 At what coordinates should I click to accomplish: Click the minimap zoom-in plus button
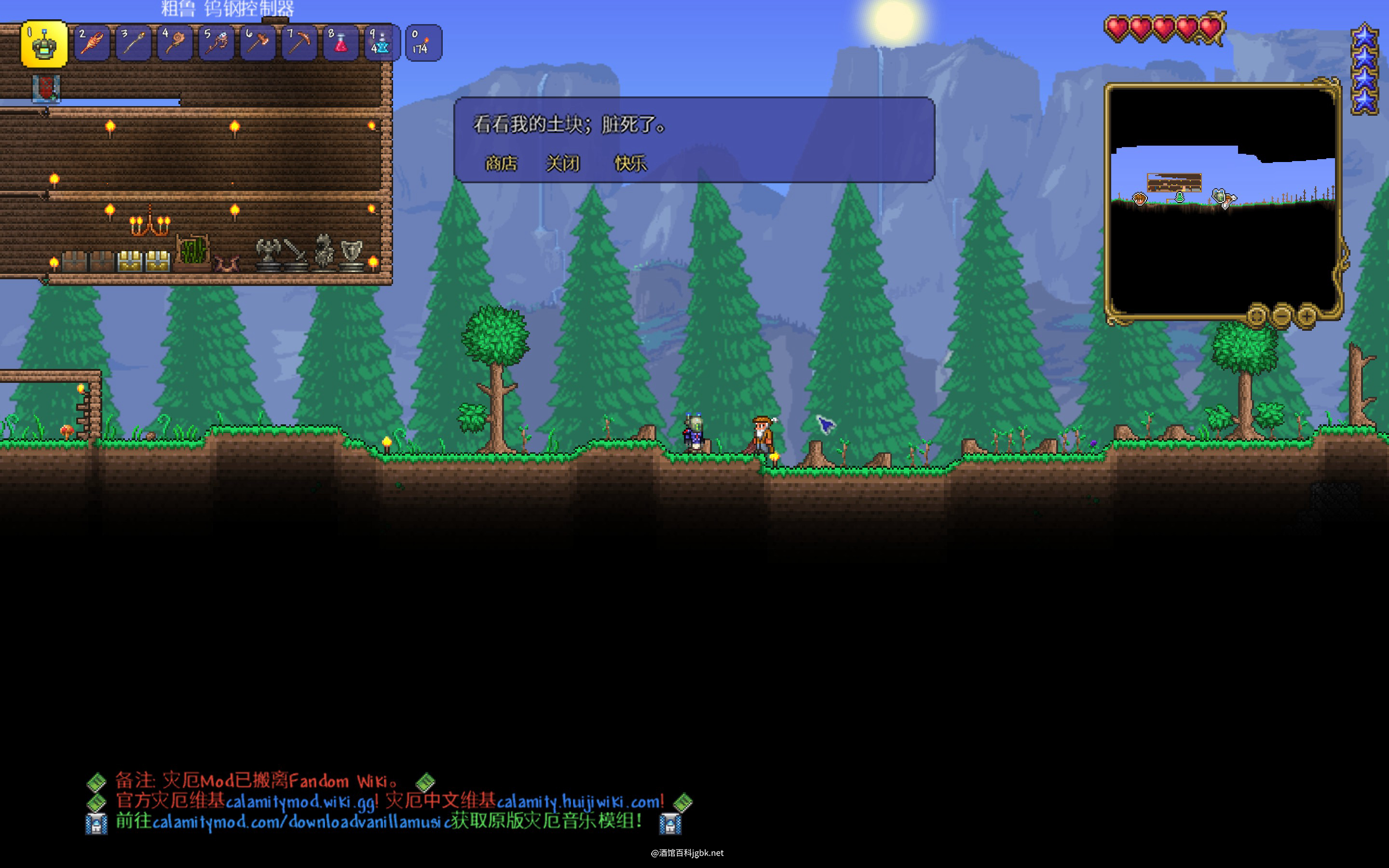tap(1307, 315)
